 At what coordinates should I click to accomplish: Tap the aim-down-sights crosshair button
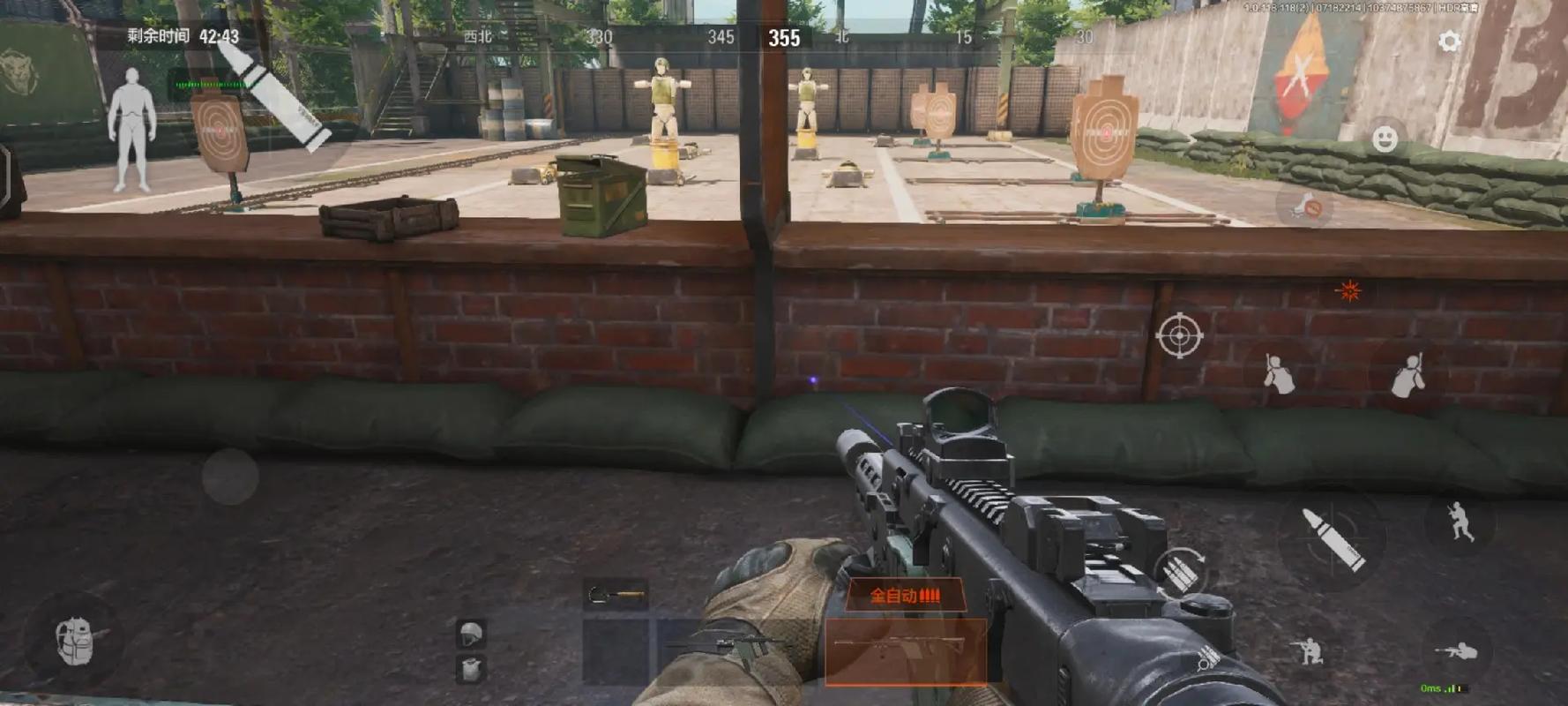1179,335
